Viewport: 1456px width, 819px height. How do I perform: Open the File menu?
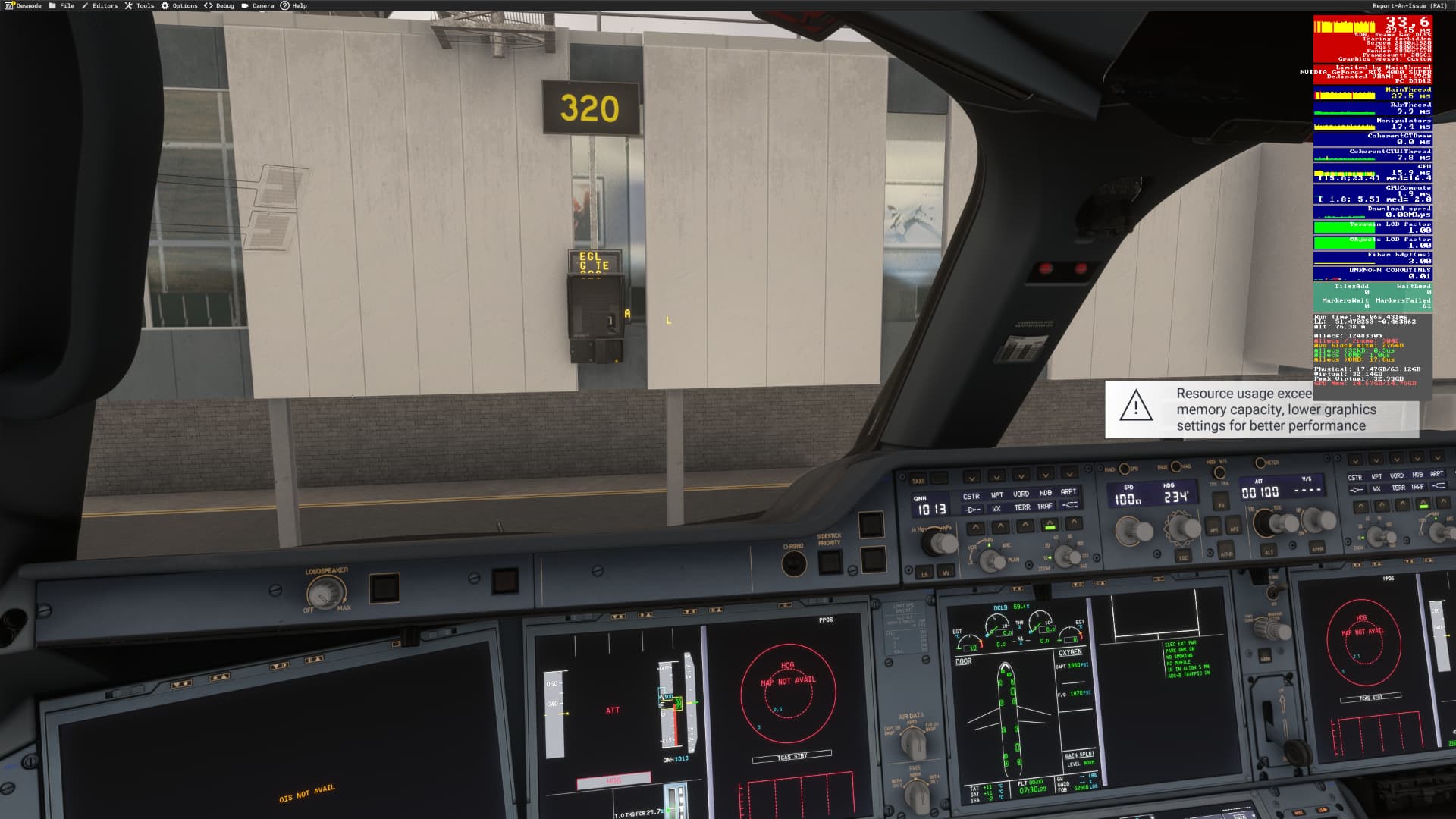pyautogui.click(x=67, y=5)
